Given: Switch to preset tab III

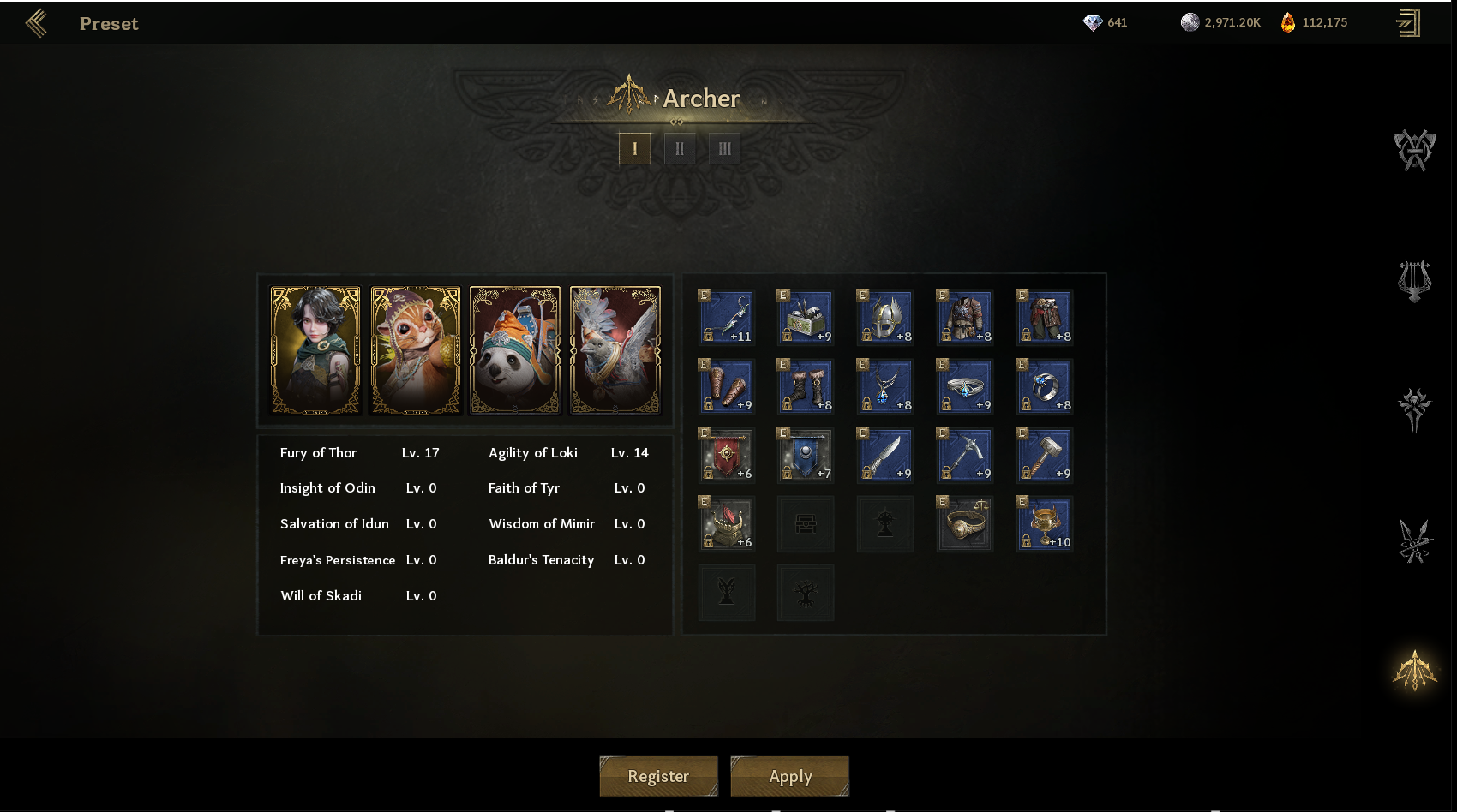Looking at the screenshot, I should coord(724,149).
